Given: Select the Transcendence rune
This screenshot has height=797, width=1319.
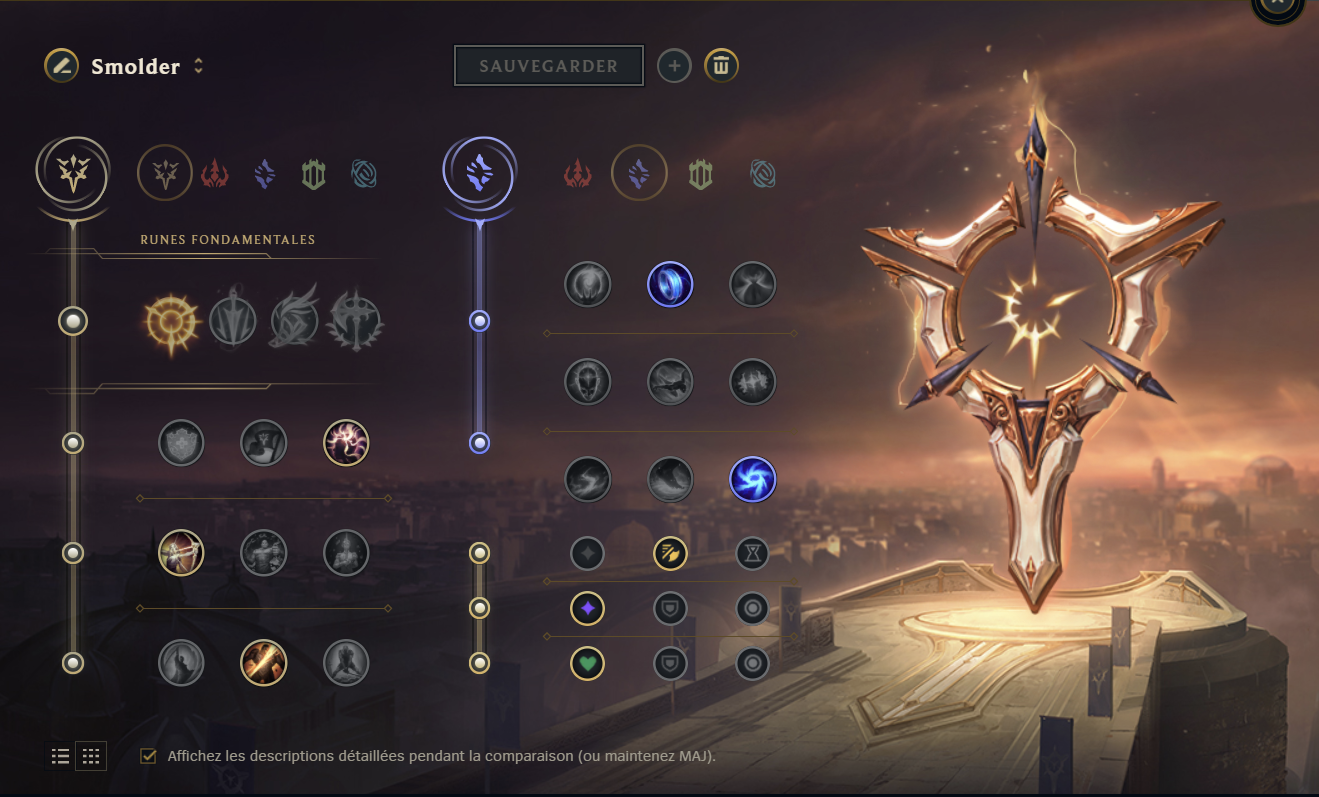Looking at the screenshot, I should point(588,381).
